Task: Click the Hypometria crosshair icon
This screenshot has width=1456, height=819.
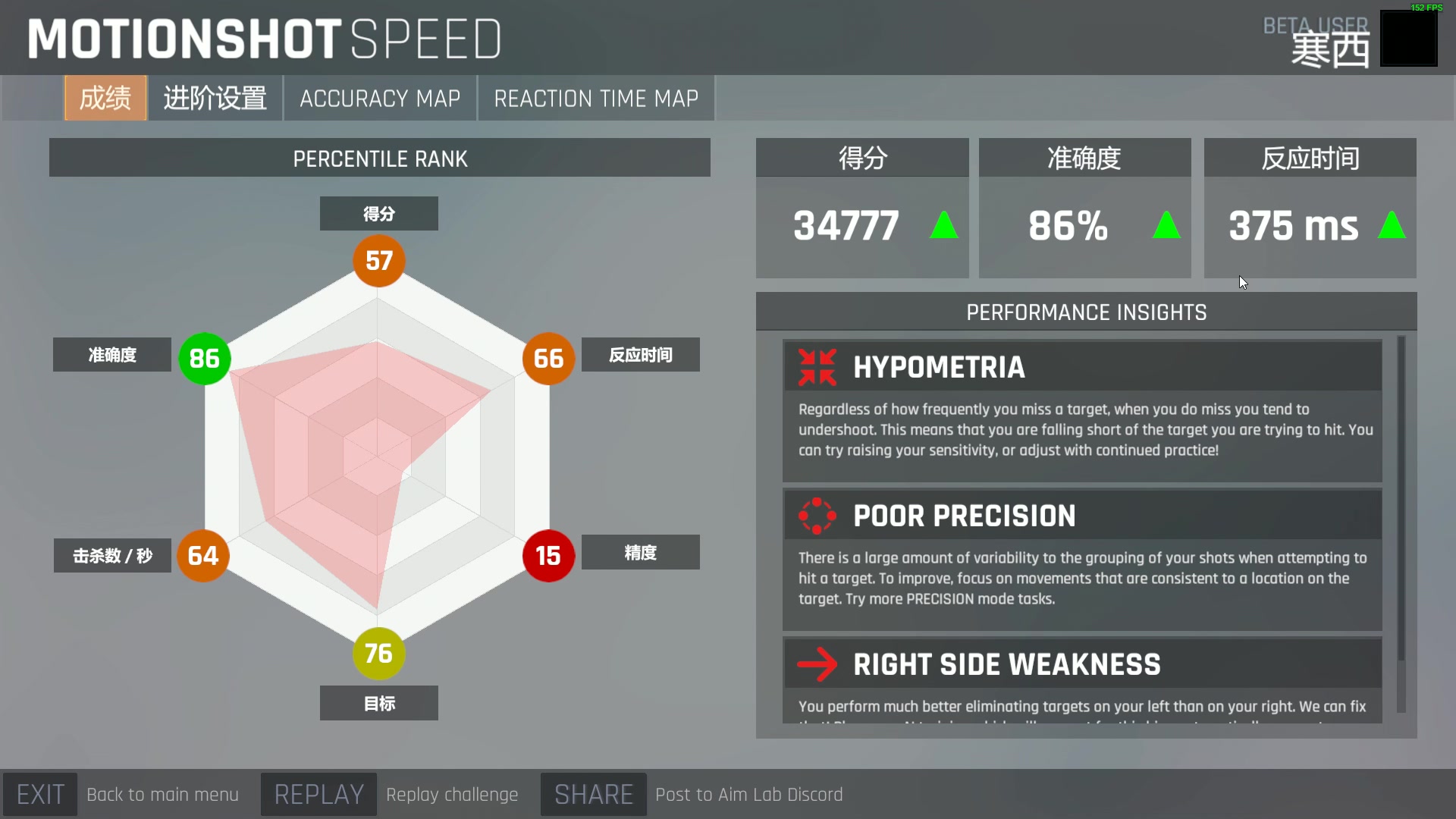Action: (x=817, y=367)
